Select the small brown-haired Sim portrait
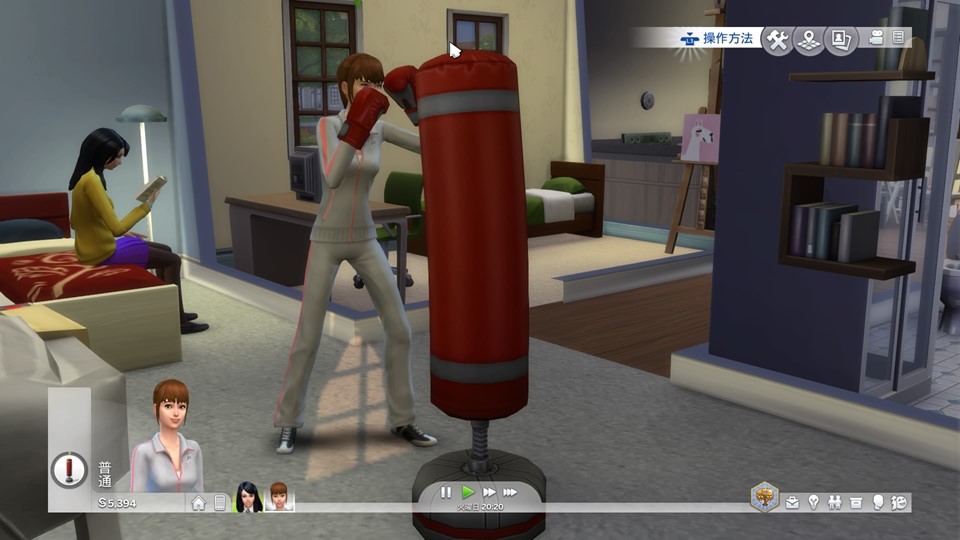Viewport: 960px width, 540px height. point(279,498)
